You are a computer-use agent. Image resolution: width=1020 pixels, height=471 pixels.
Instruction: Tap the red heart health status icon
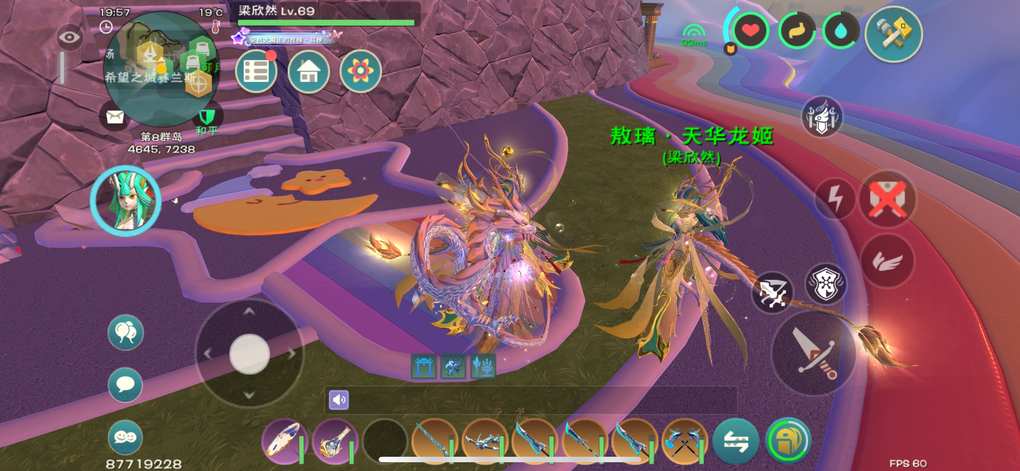click(x=752, y=30)
